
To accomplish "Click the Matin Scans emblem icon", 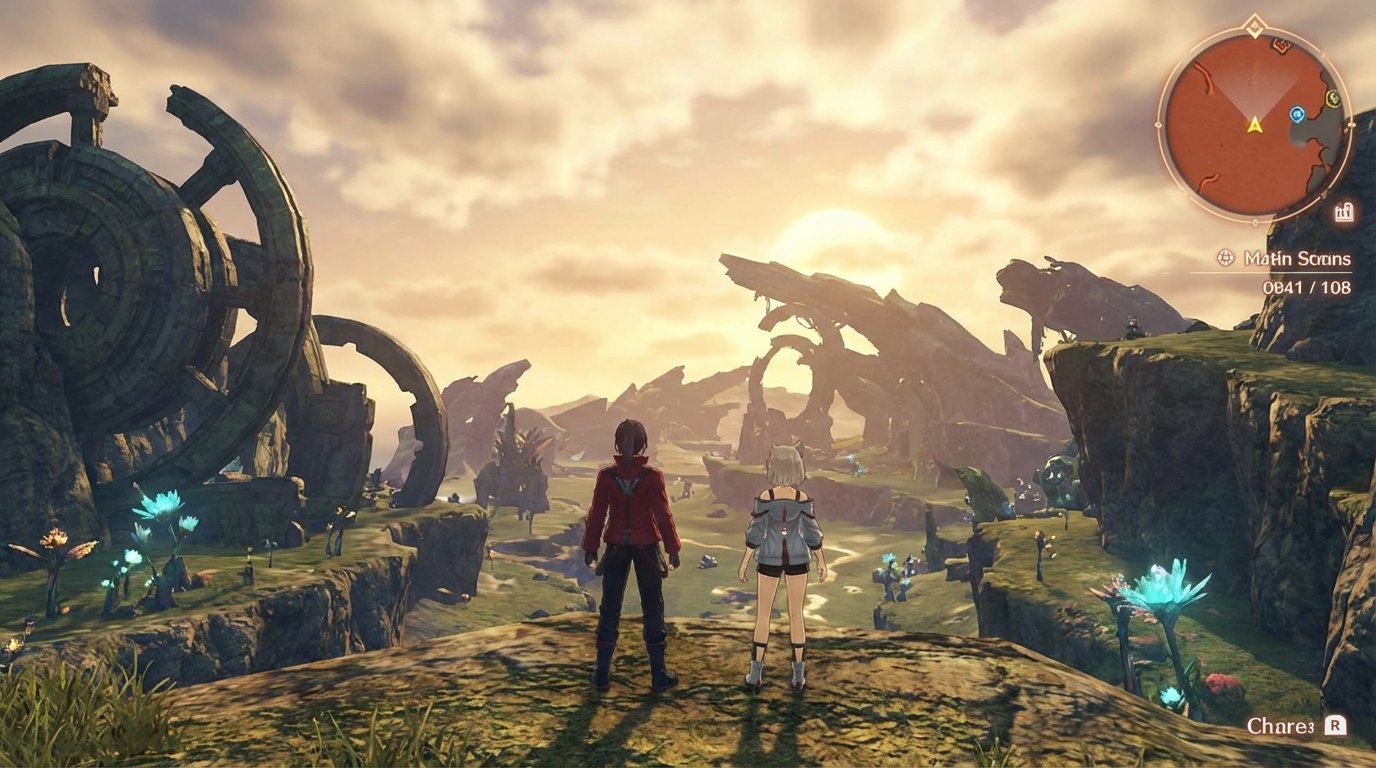I will point(1225,256).
